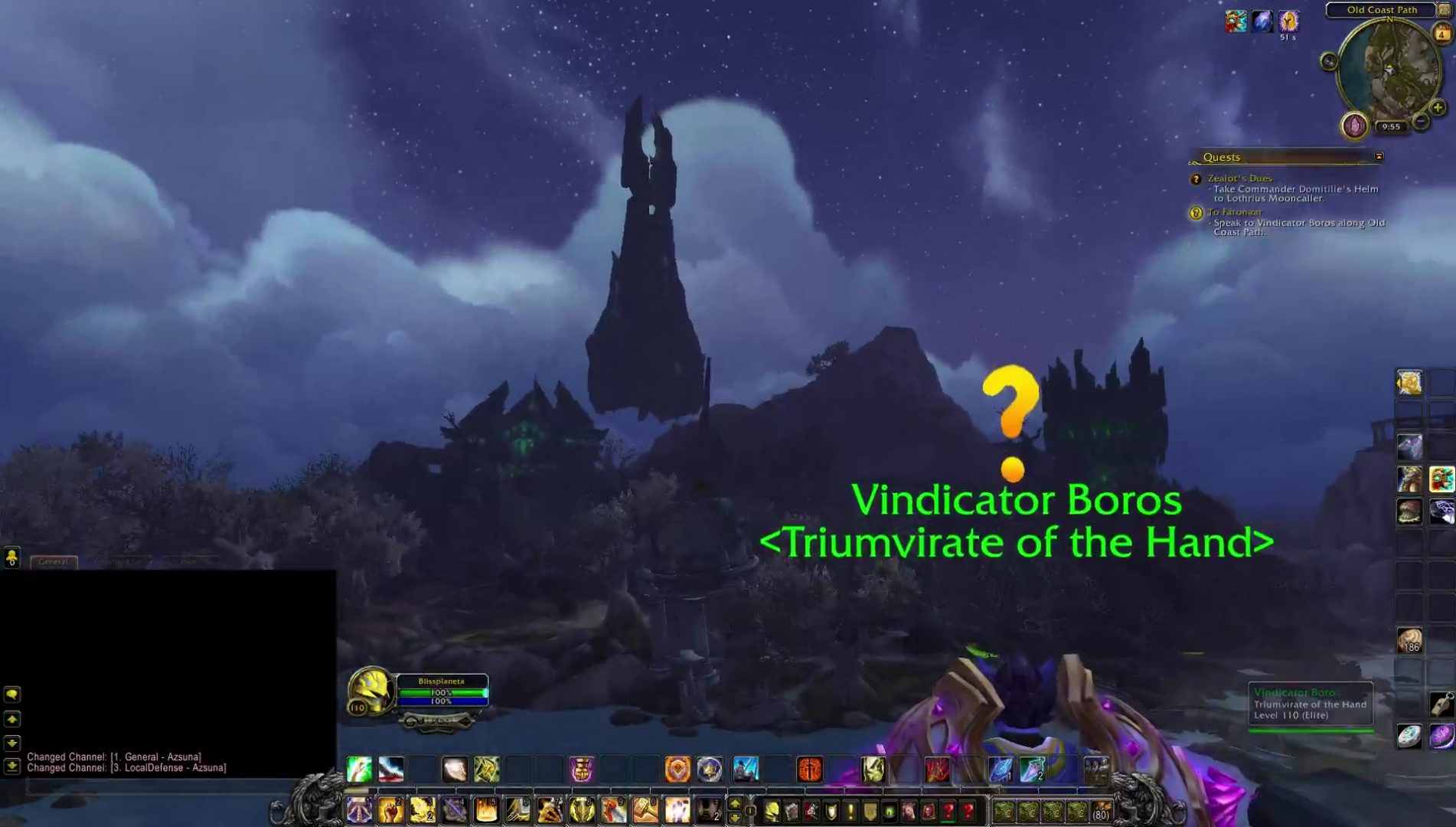This screenshot has width=1456, height=827.
Task: Select the pink crystal icon below the minimap
Action: [1354, 124]
